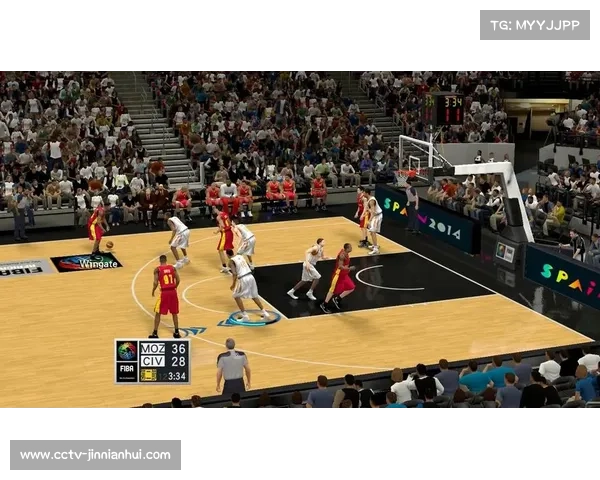Click the TG: MYYJJPP contact banner

tap(535, 24)
